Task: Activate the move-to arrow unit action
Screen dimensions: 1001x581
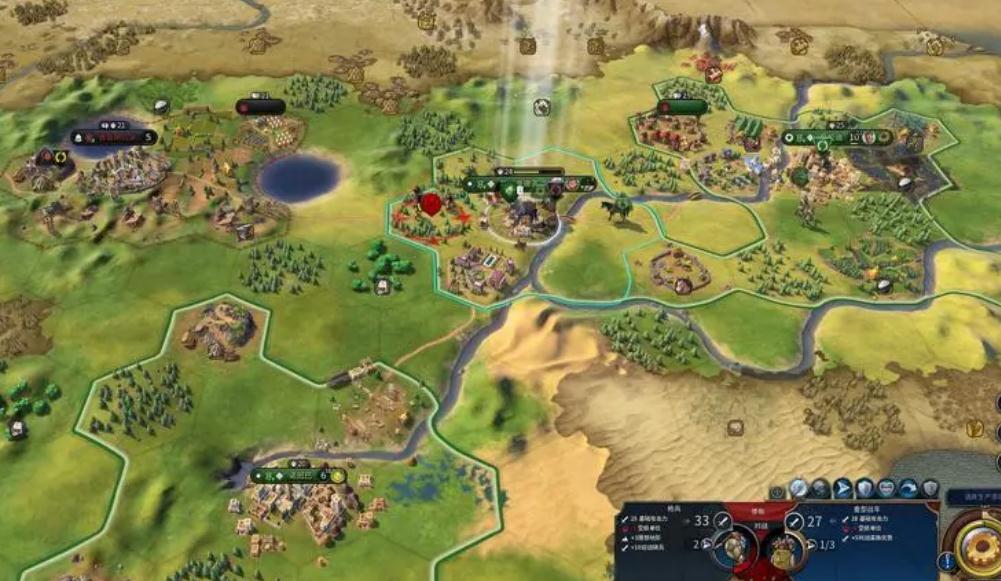Action: coord(843,488)
